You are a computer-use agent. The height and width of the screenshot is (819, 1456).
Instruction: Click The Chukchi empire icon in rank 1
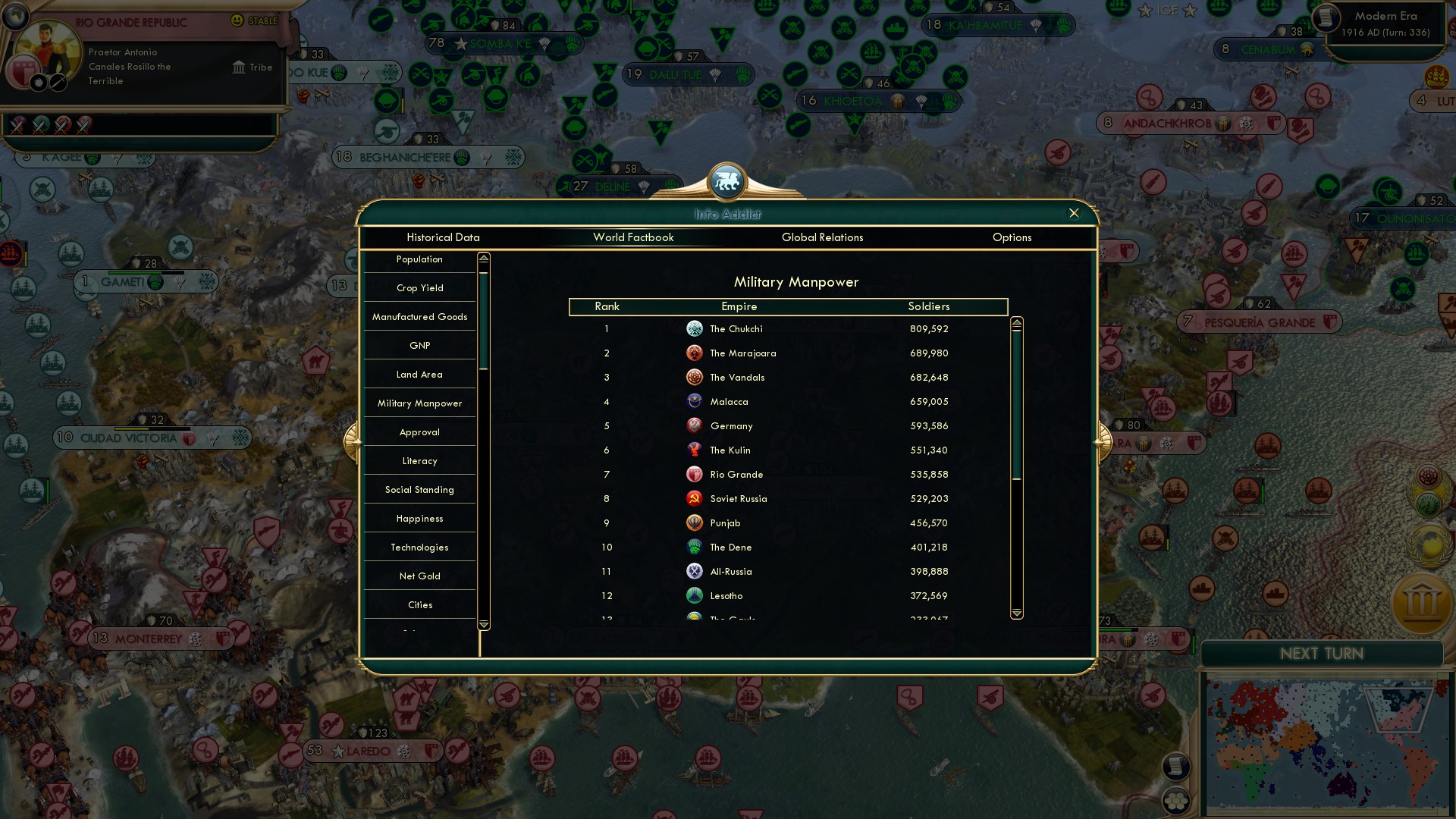[695, 328]
